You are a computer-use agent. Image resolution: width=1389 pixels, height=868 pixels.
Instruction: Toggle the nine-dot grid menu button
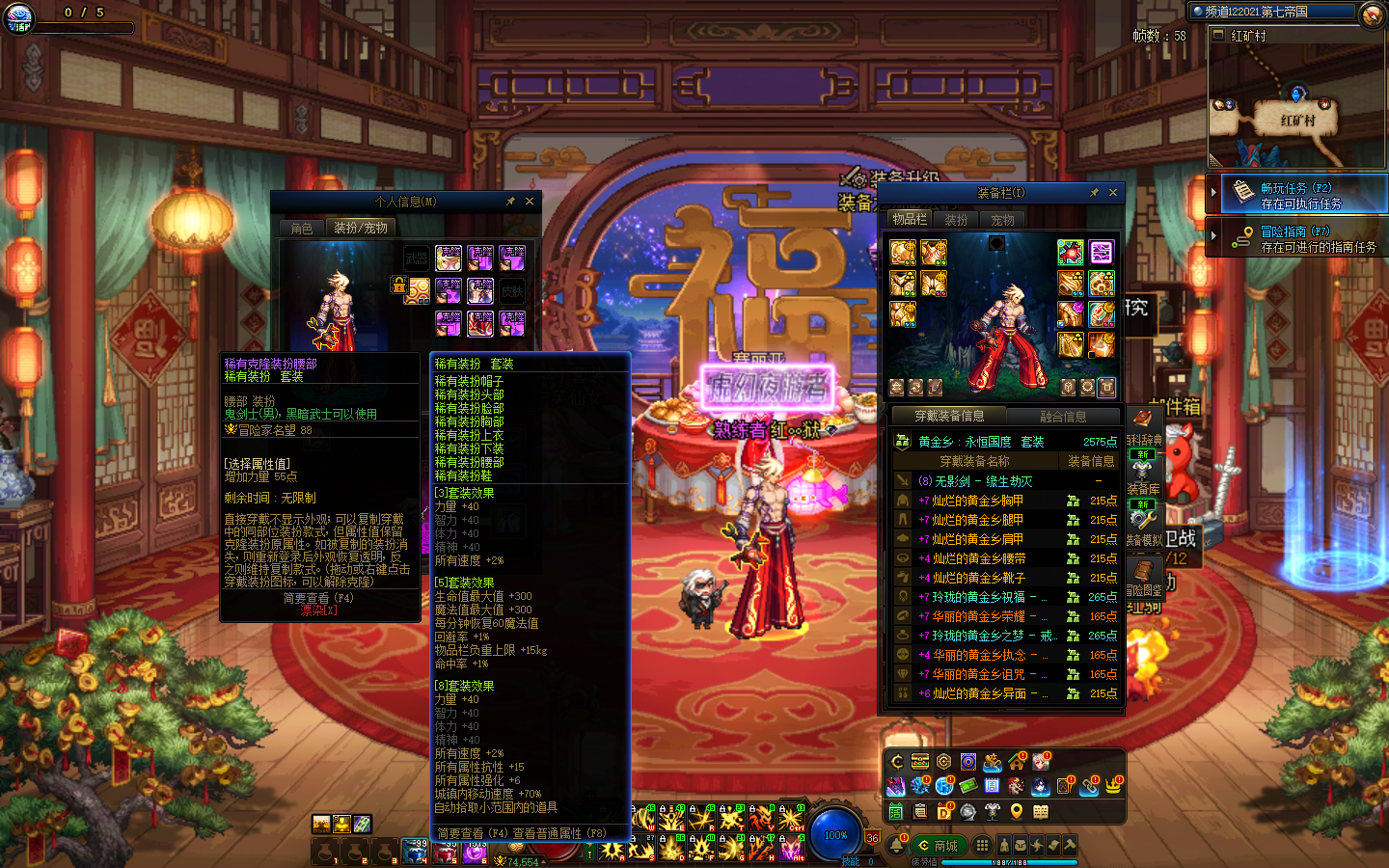(982, 846)
